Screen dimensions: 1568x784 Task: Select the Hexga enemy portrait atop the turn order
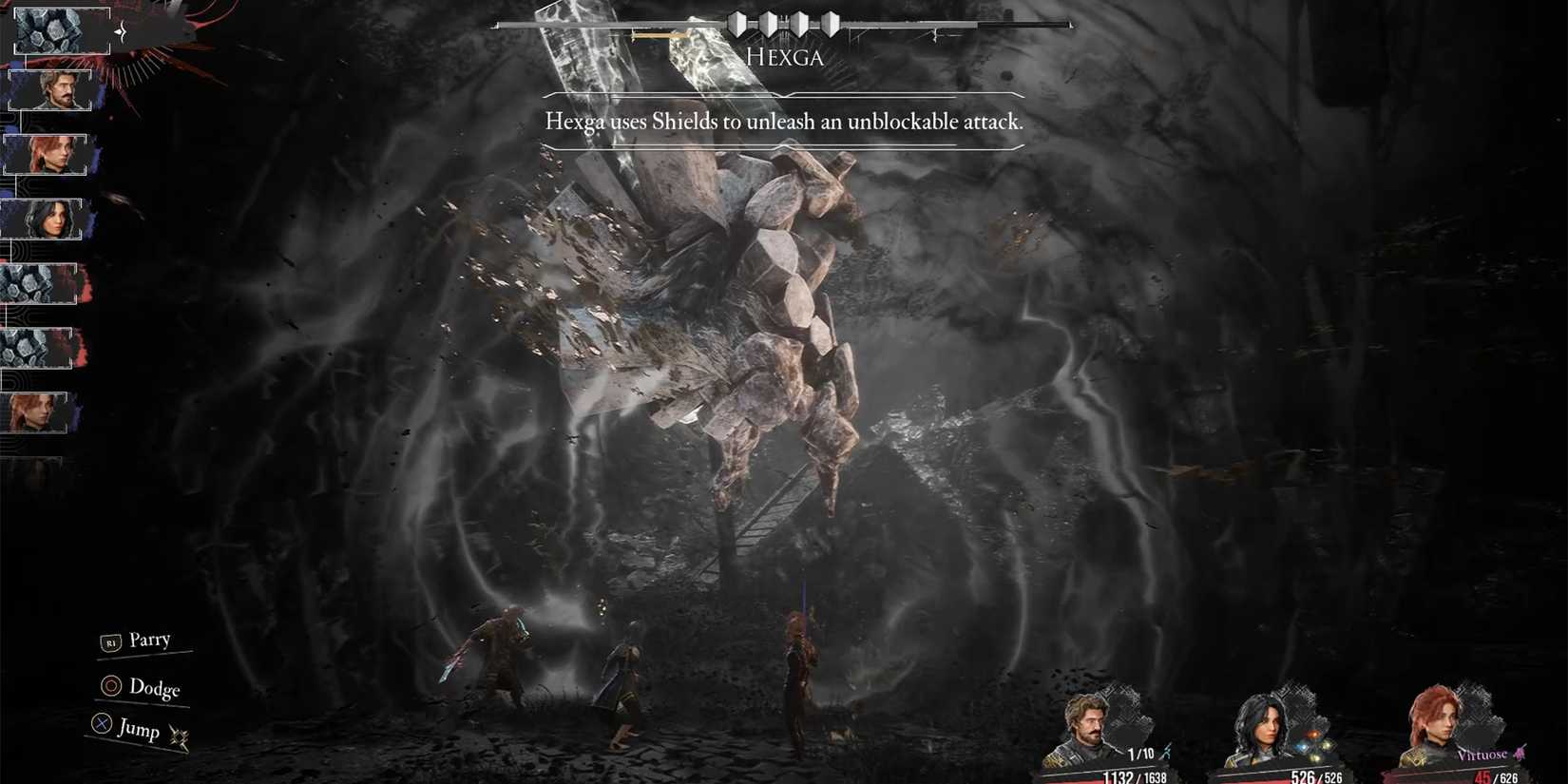(x=52, y=29)
